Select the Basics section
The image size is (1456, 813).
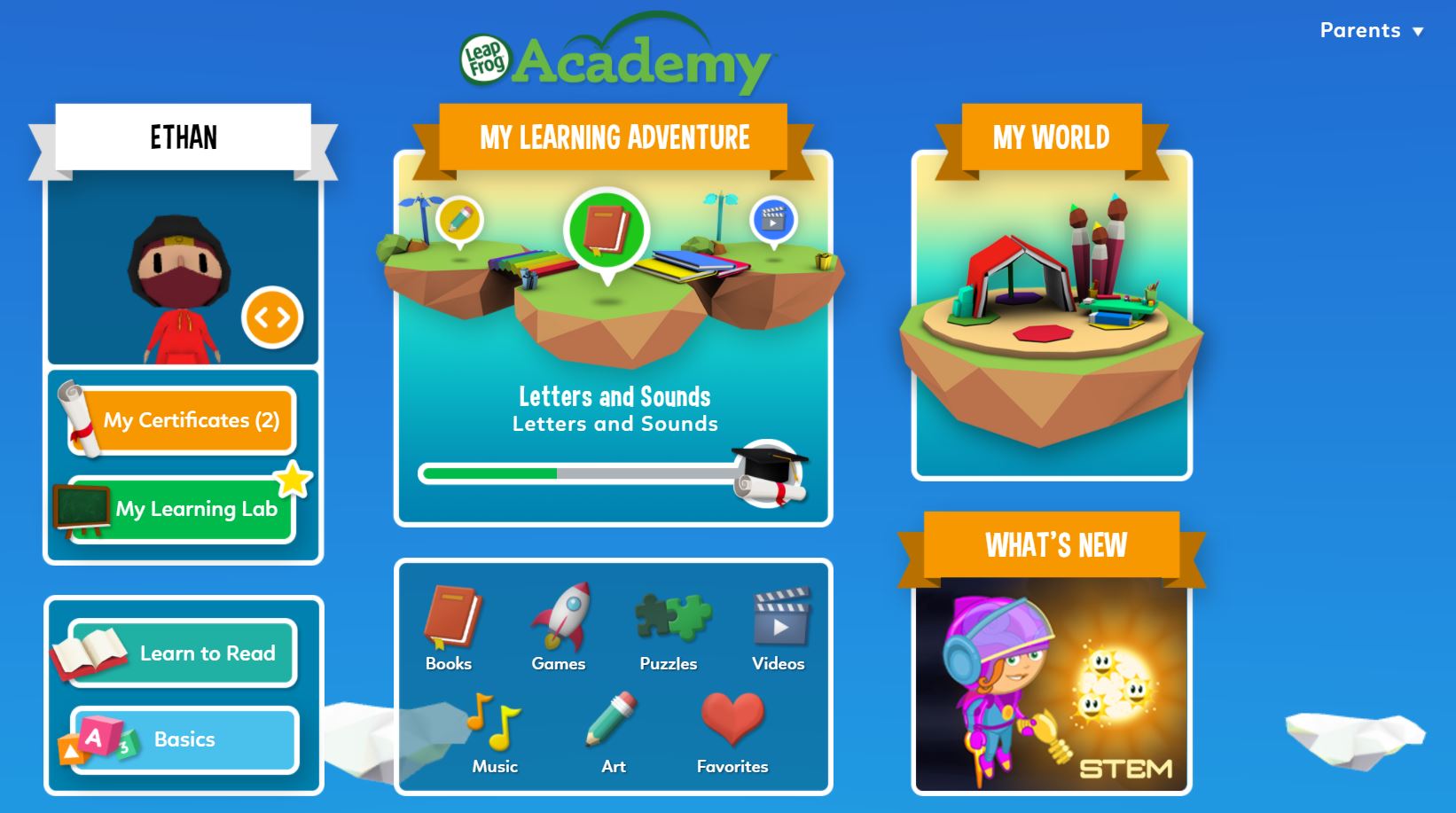click(x=184, y=739)
